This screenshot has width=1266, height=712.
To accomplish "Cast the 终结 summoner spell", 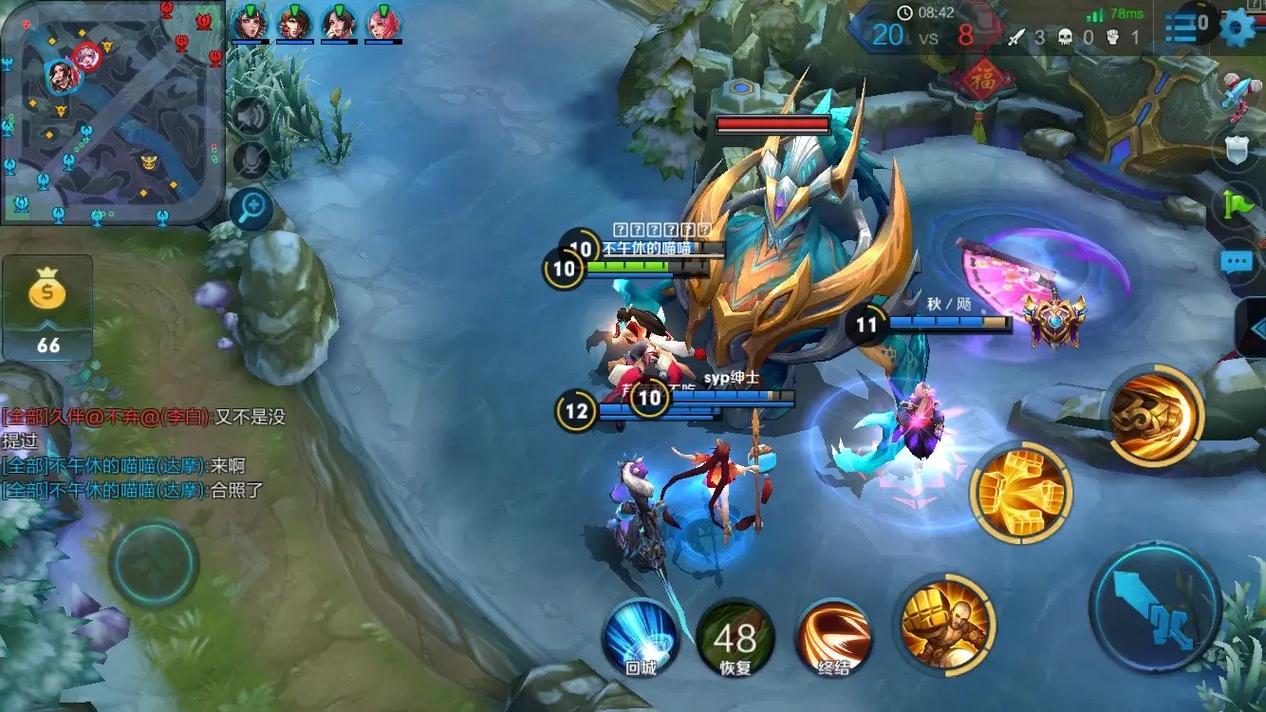I will [833, 637].
